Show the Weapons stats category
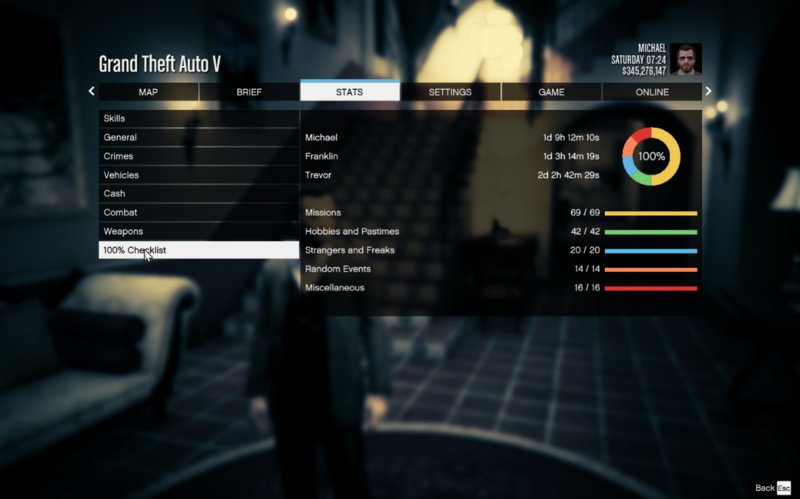This screenshot has height=499, width=800. pyautogui.click(x=198, y=231)
